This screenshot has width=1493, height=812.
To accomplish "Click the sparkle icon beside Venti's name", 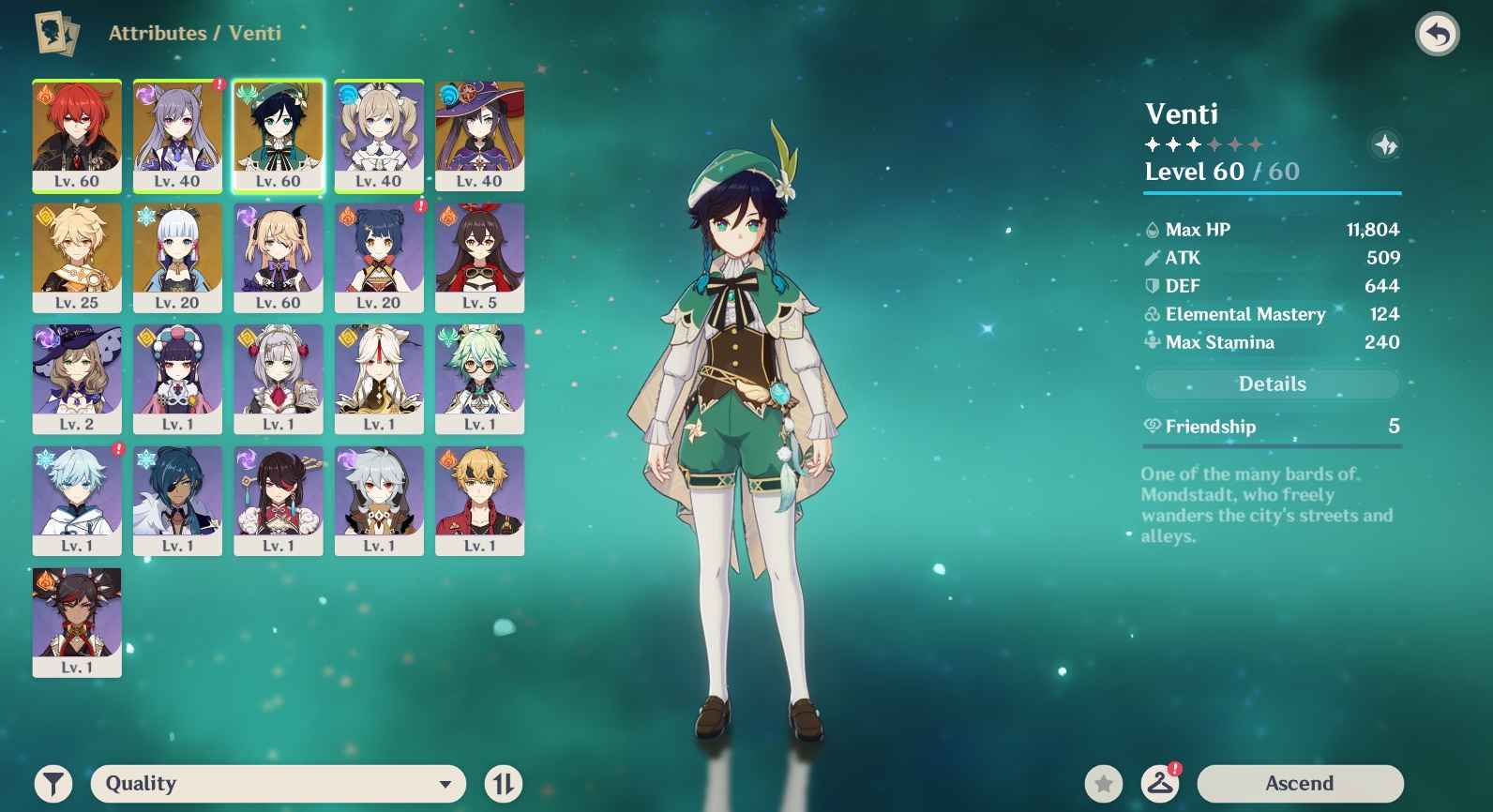I will pos(1385,144).
